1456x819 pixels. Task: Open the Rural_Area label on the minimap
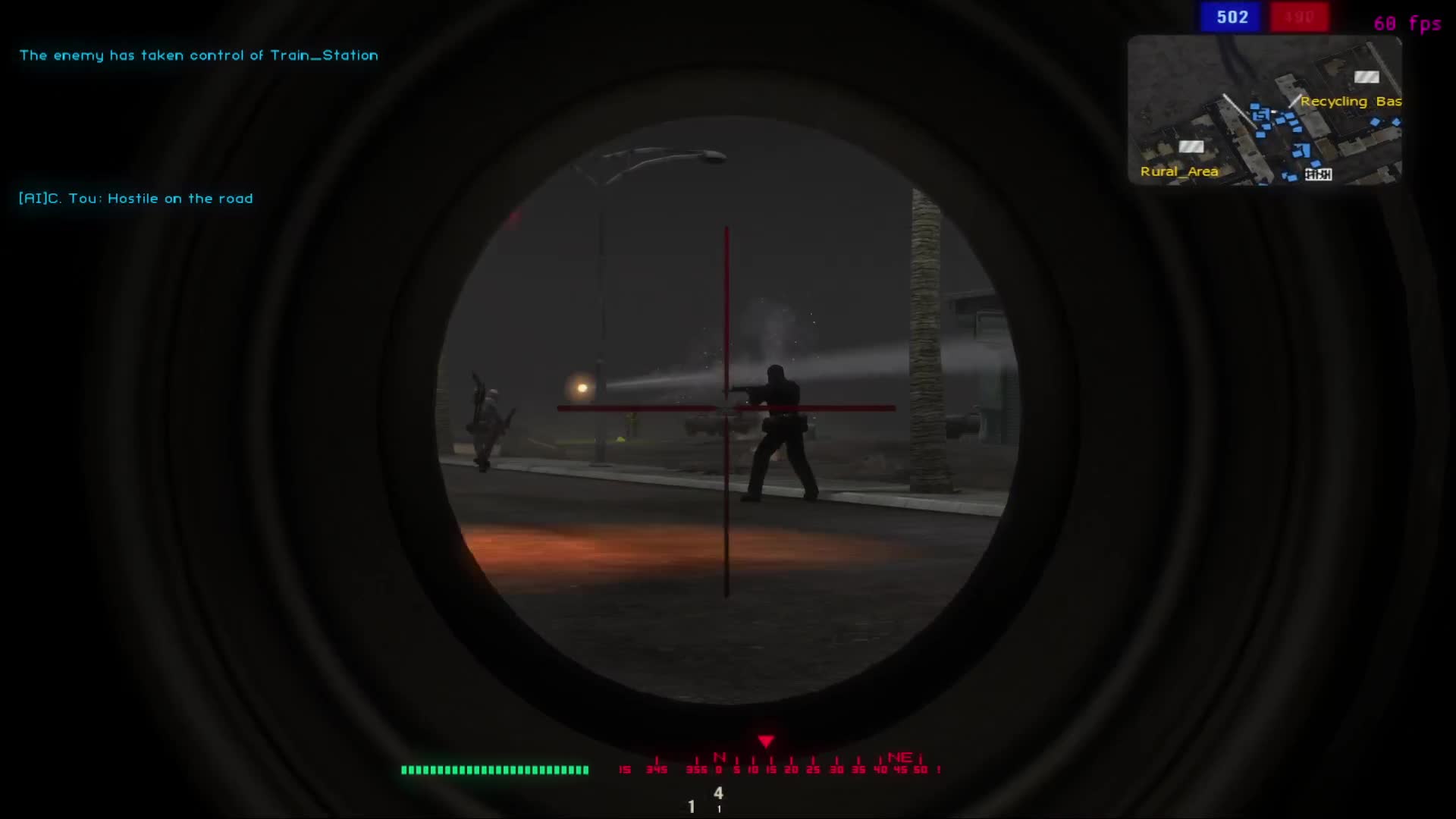1179,171
